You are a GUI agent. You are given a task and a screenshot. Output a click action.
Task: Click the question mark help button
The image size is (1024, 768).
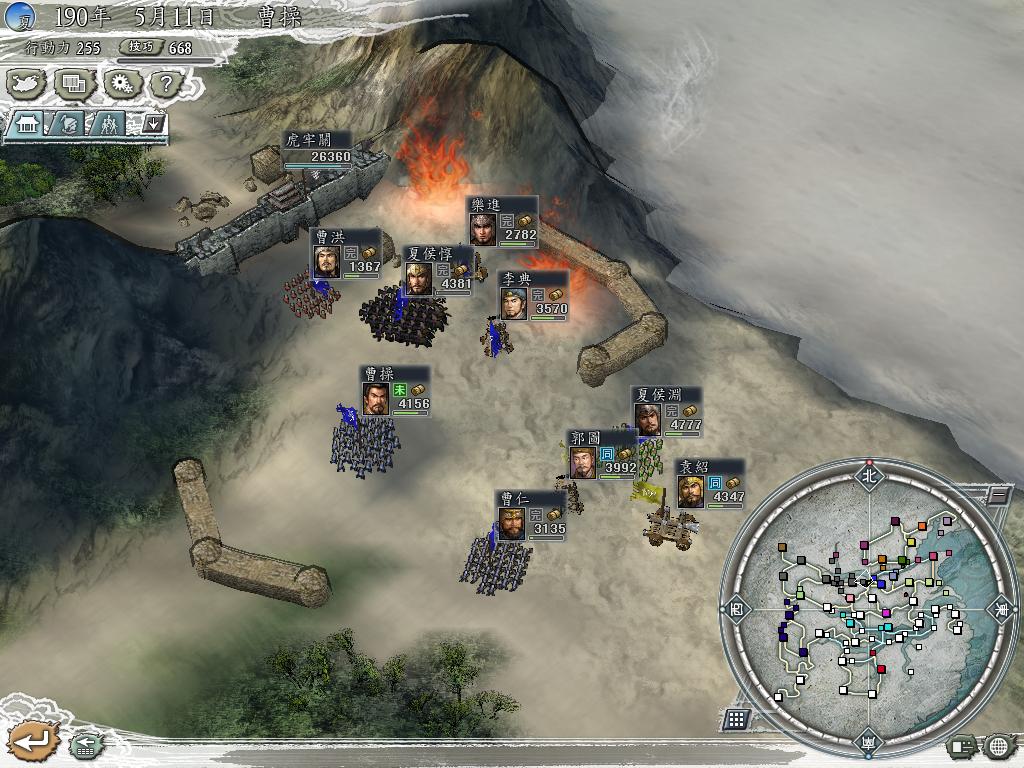[167, 84]
